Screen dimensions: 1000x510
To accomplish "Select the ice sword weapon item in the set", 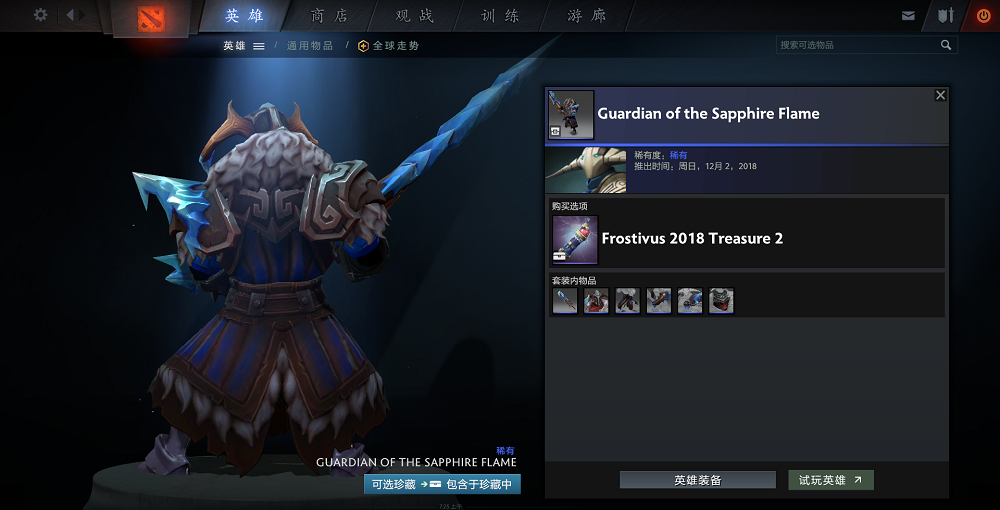I will click(x=565, y=301).
